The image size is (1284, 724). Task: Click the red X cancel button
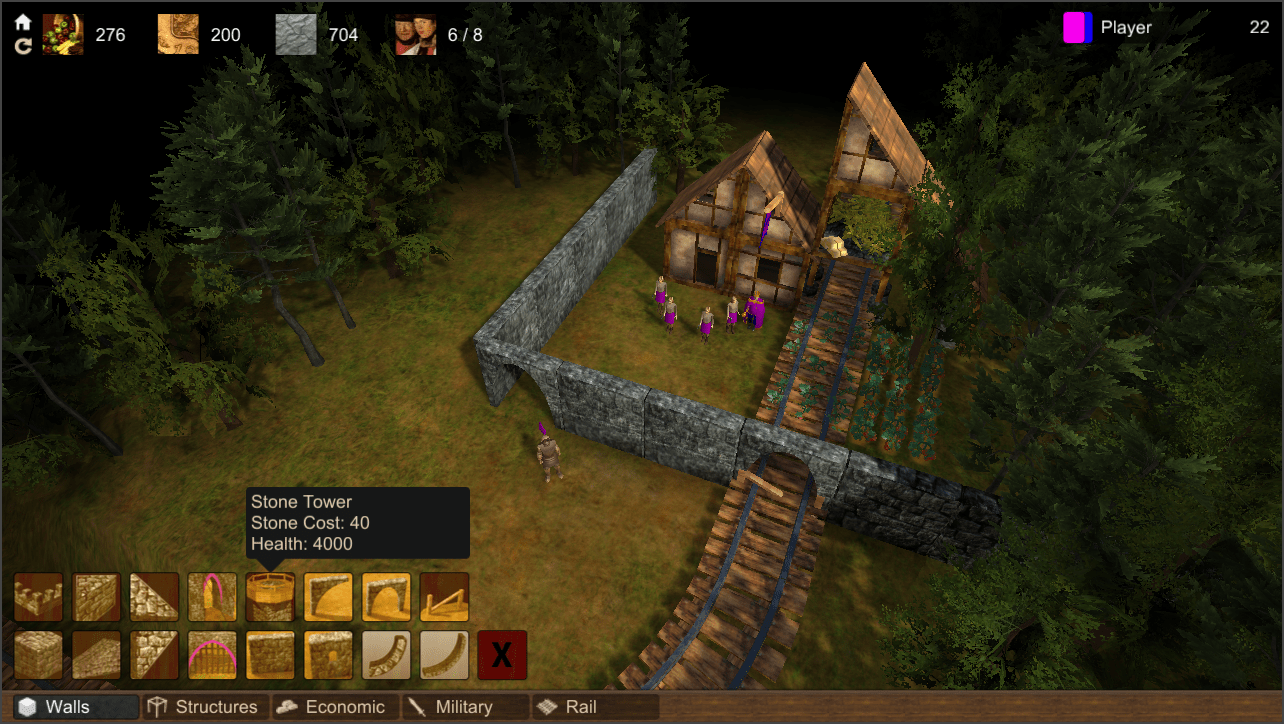pyautogui.click(x=502, y=655)
